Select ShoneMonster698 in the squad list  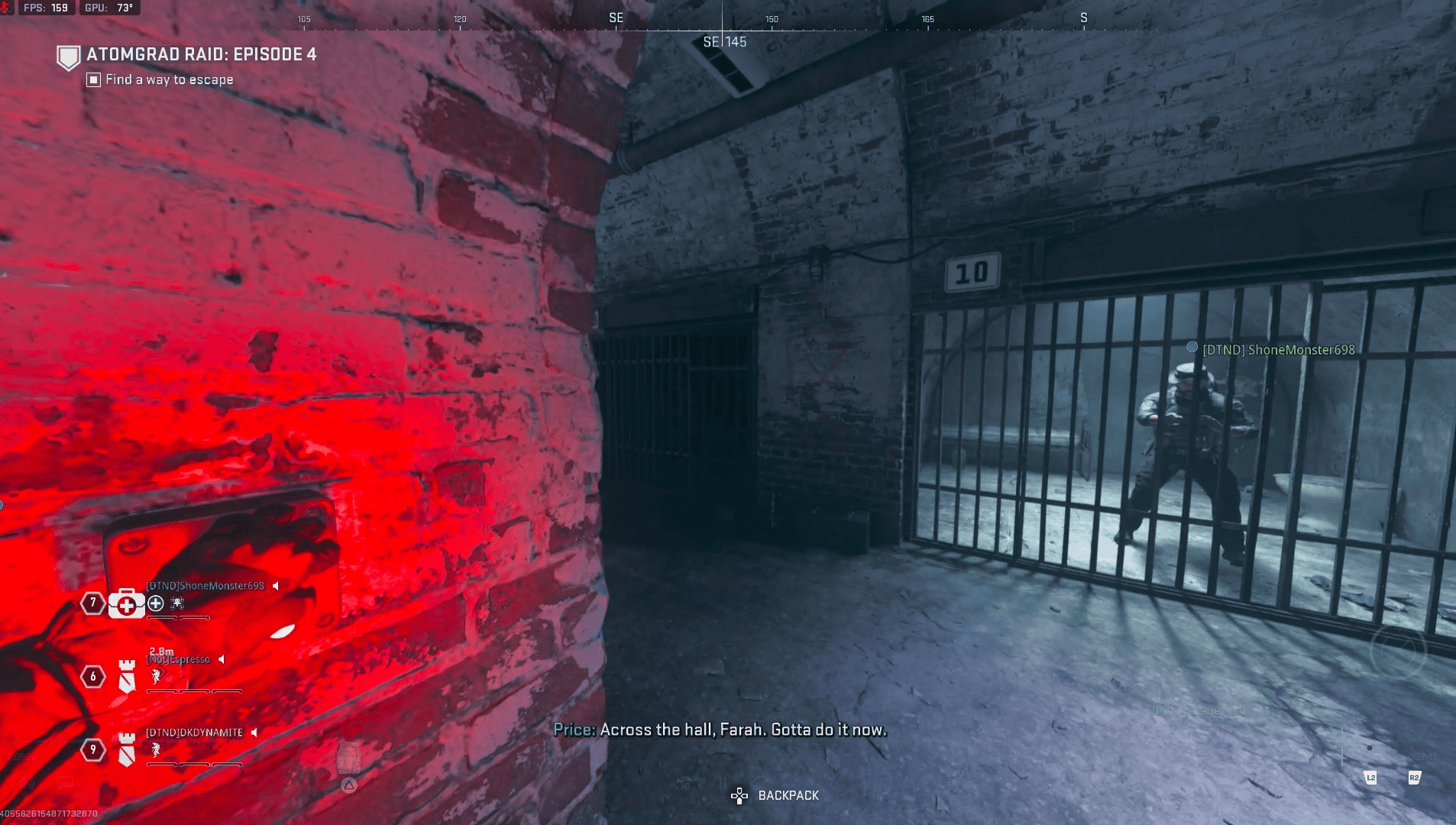(205, 586)
